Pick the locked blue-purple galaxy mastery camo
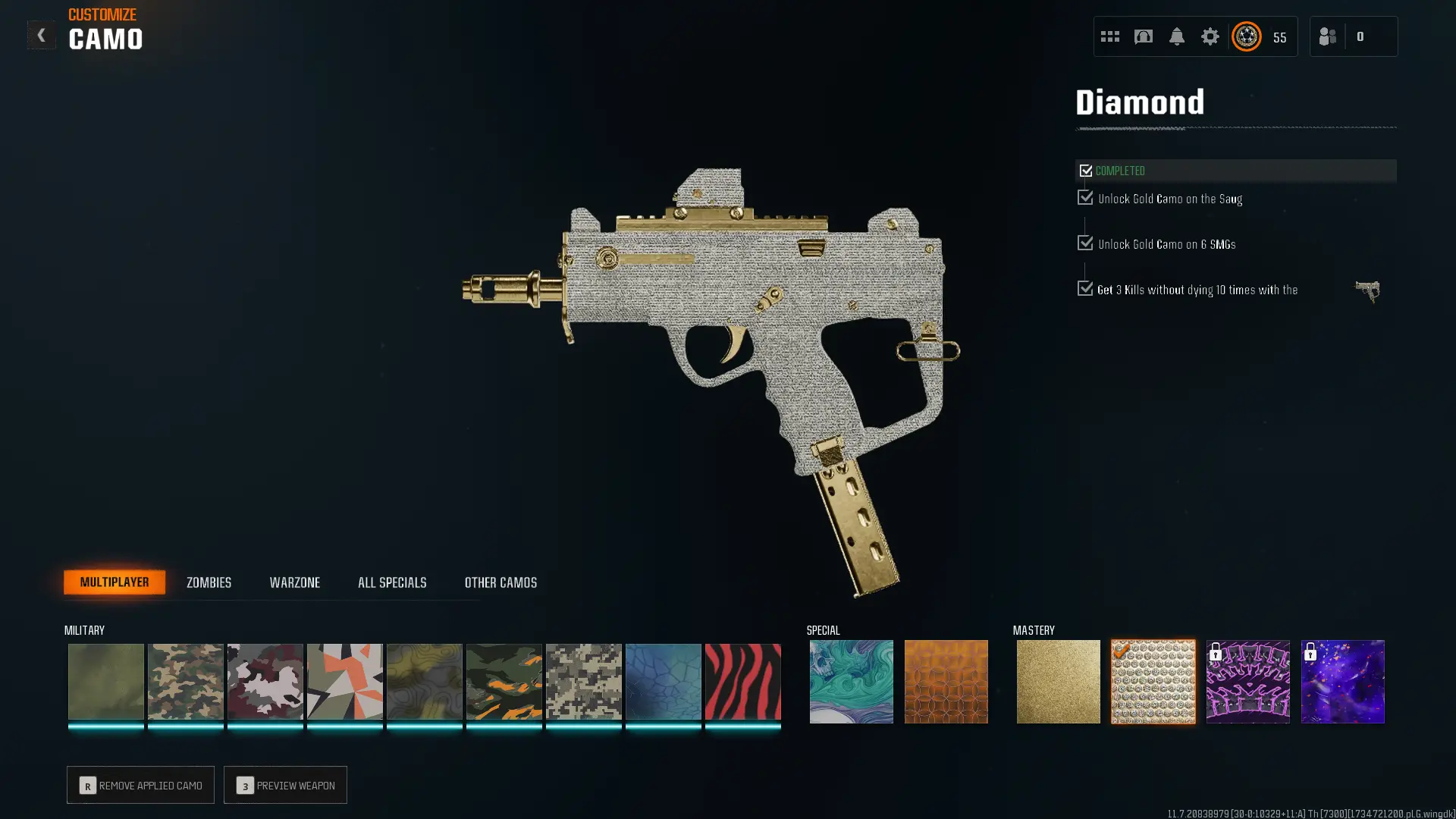The width and height of the screenshot is (1456, 819). (1342, 682)
